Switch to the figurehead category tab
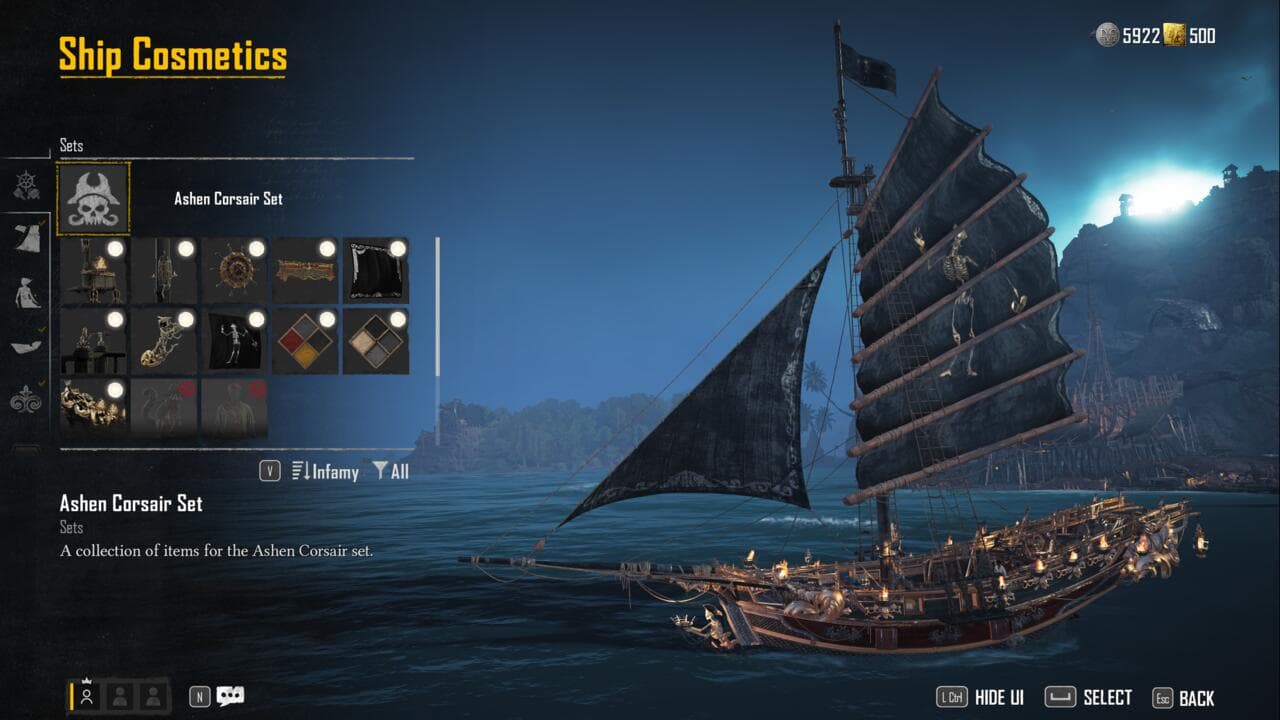Viewport: 1280px width, 720px height. pos(26,292)
